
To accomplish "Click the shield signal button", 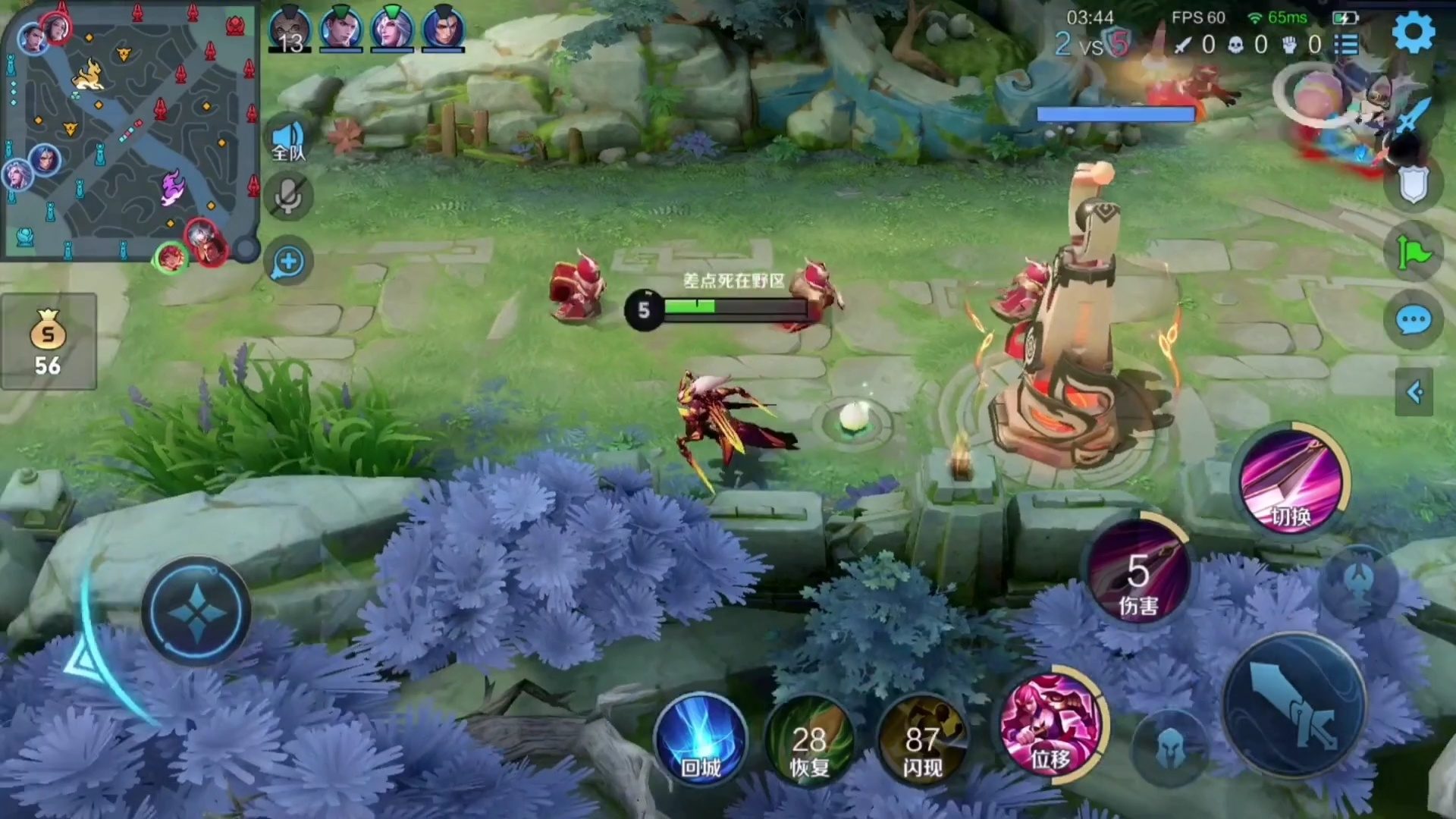I will click(1414, 185).
